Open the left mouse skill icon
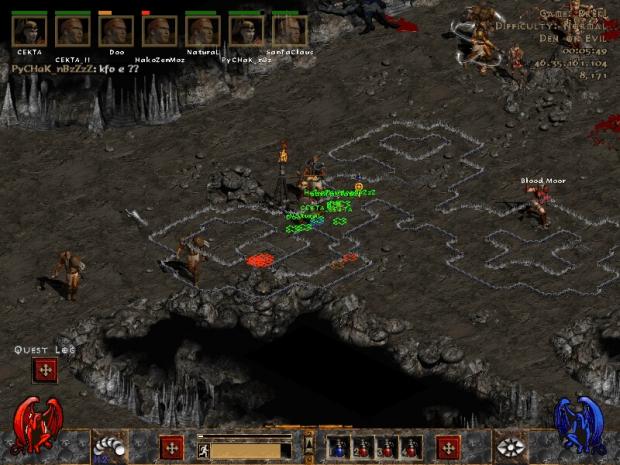This screenshot has height=465, width=620. pyautogui.click(x=107, y=447)
